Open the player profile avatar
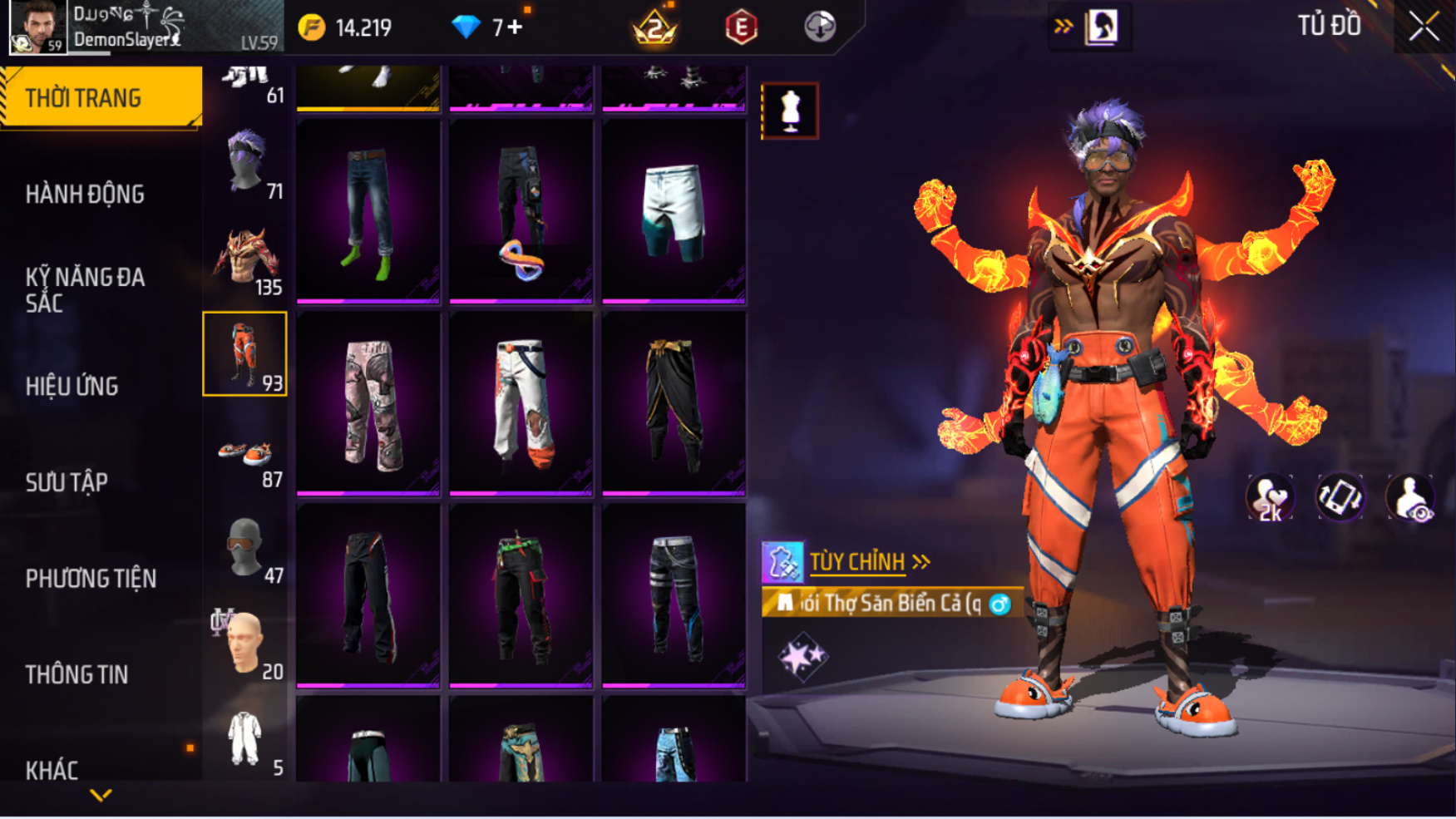The height and width of the screenshot is (819, 1456). pyautogui.click(x=37, y=27)
